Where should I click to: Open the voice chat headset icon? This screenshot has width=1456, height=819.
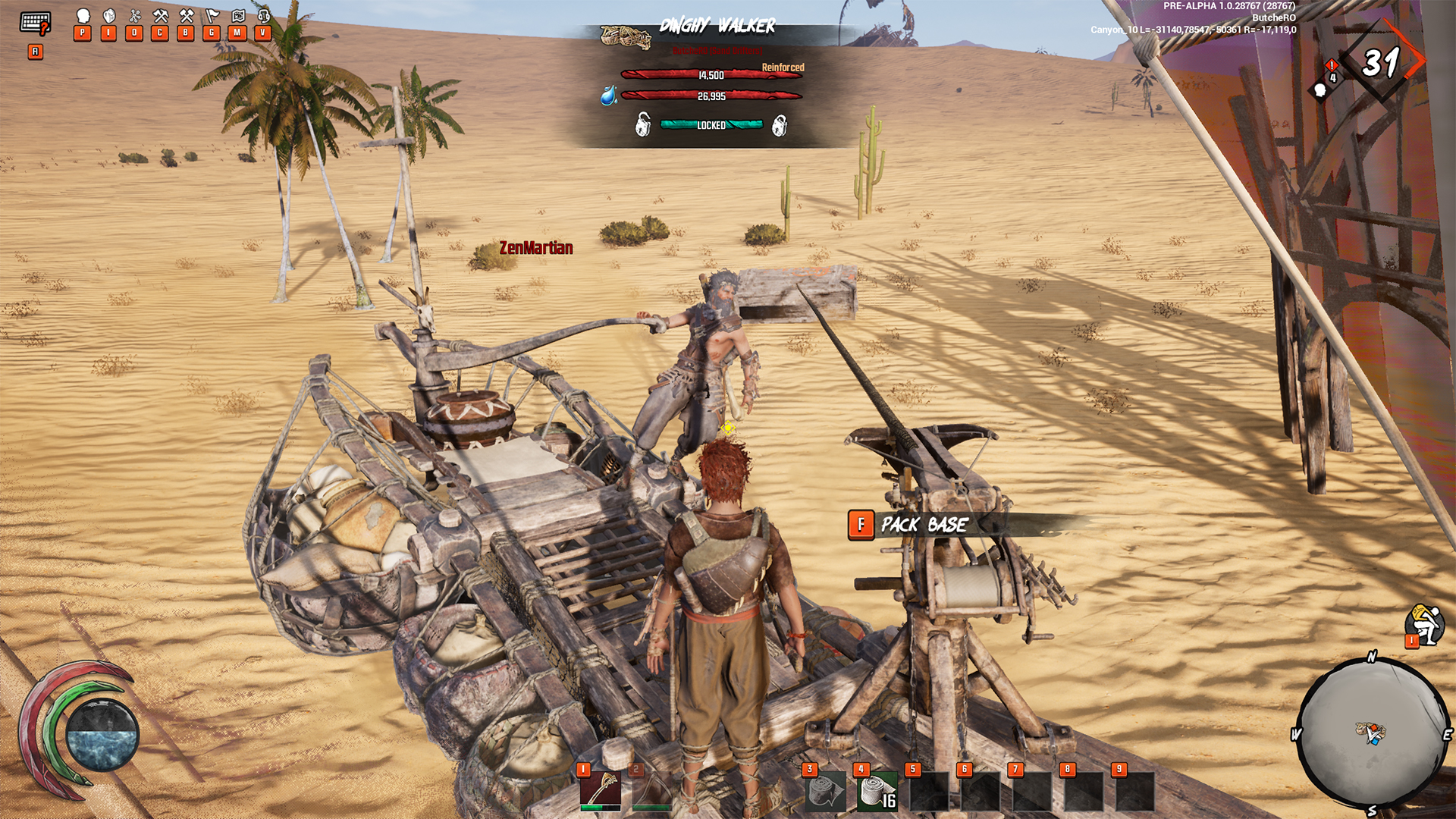pyautogui.click(x=263, y=17)
